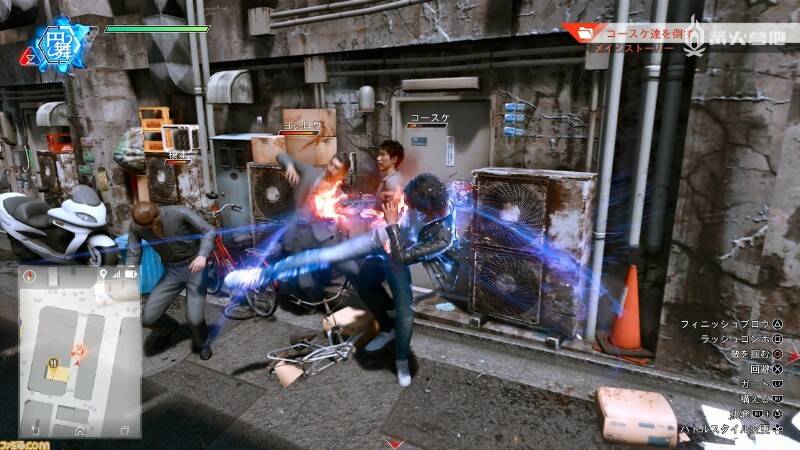800x450 pixels.
Task: Open the smartphone-style minimap
Action: tap(79, 350)
